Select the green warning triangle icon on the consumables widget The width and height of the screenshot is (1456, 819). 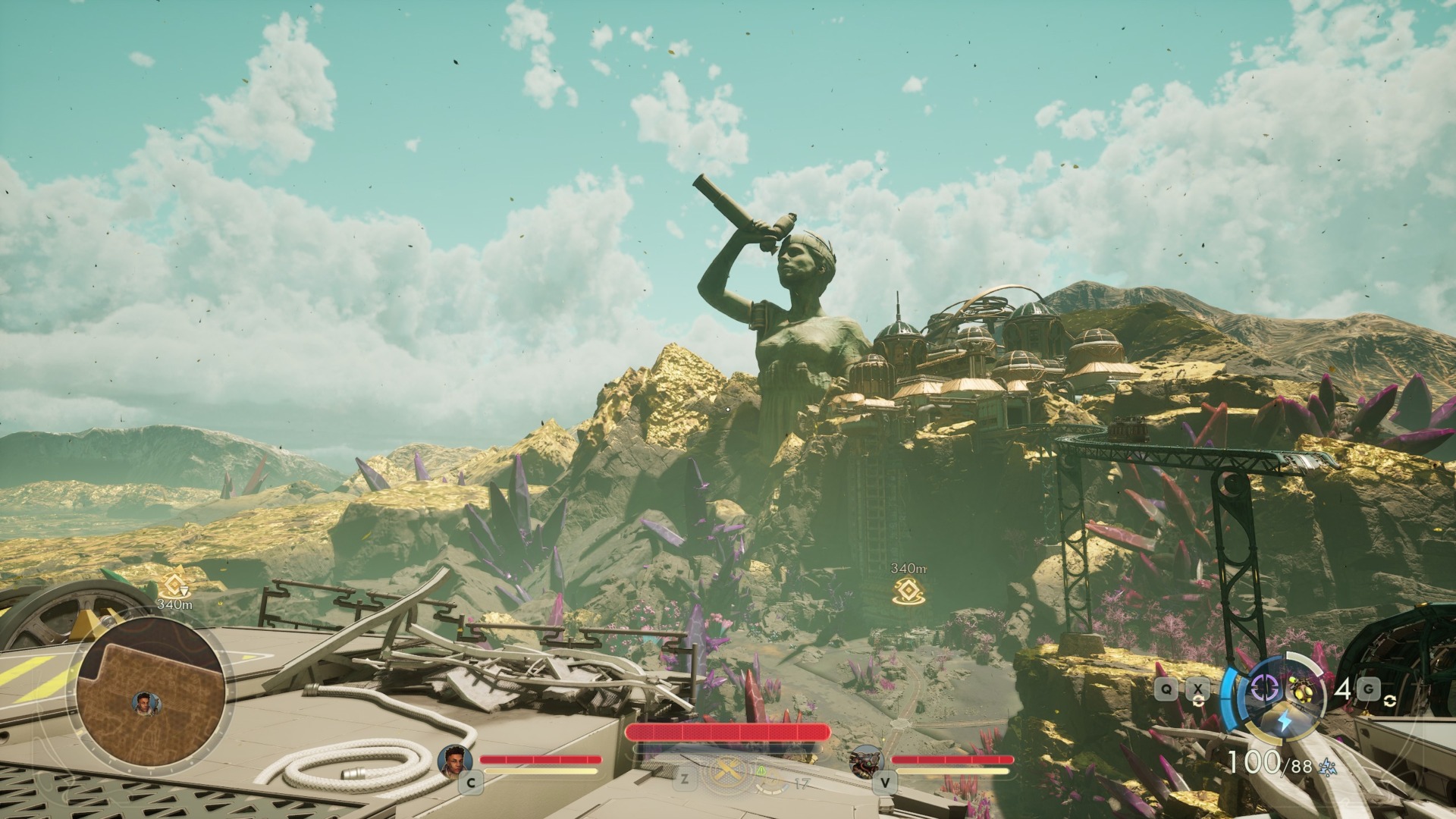point(761,772)
